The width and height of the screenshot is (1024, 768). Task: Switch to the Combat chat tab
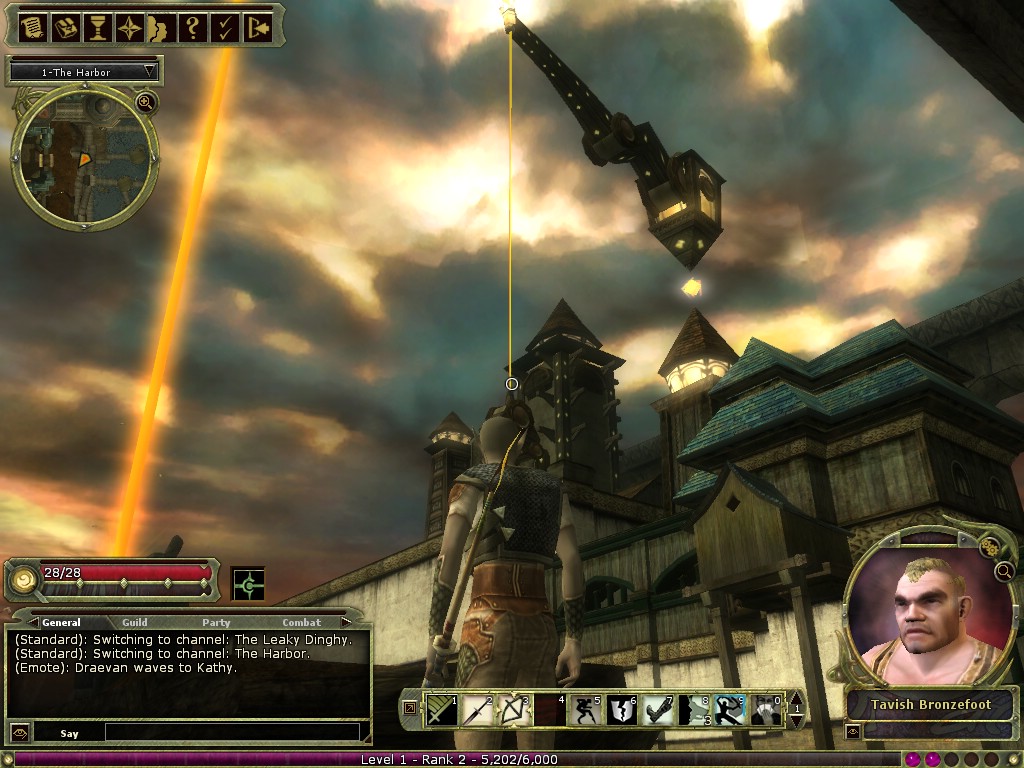[301, 622]
